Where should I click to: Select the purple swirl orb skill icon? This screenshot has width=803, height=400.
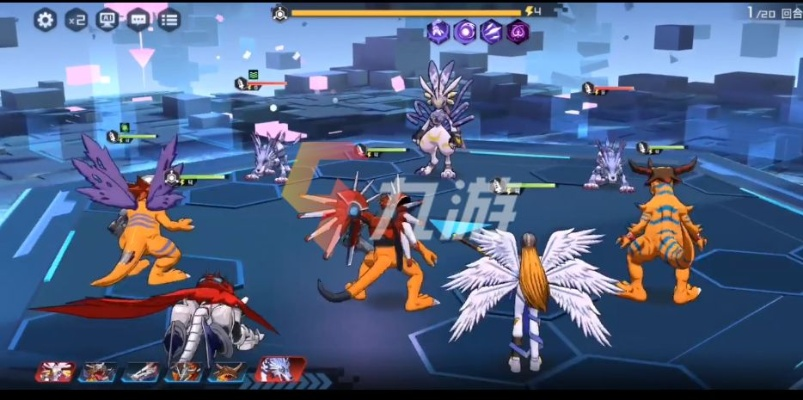(x=465, y=32)
